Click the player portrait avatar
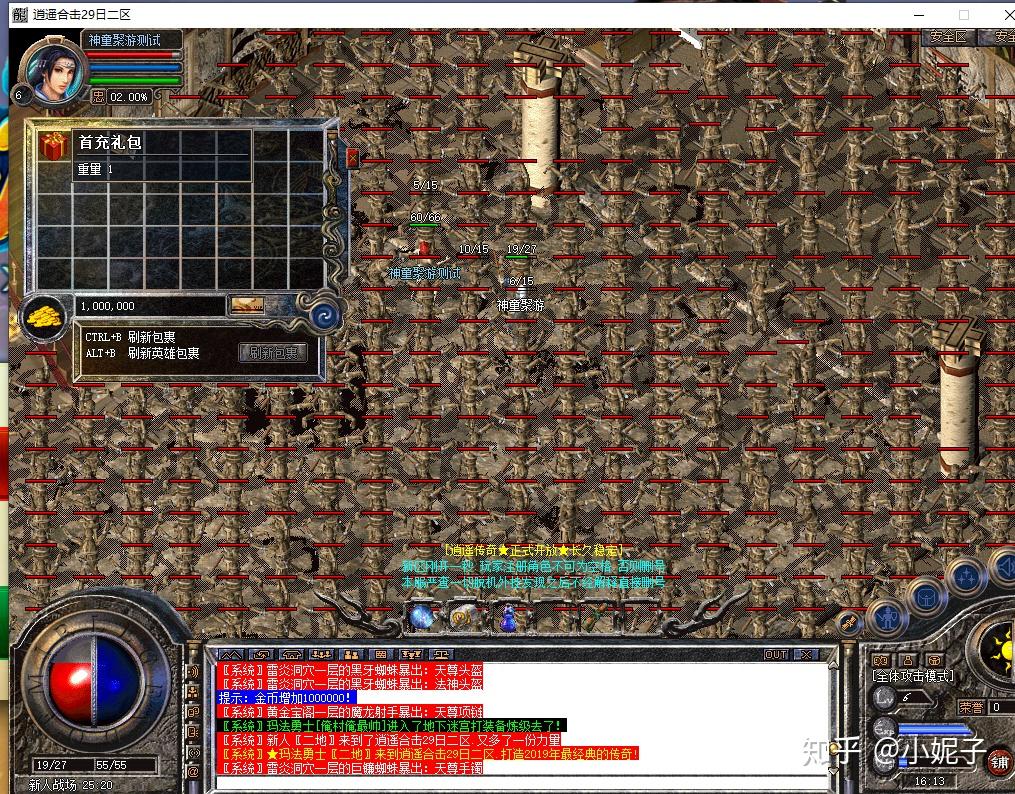Screen dimensions: 1015x794 pyautogui.click(x=47, y=70)
